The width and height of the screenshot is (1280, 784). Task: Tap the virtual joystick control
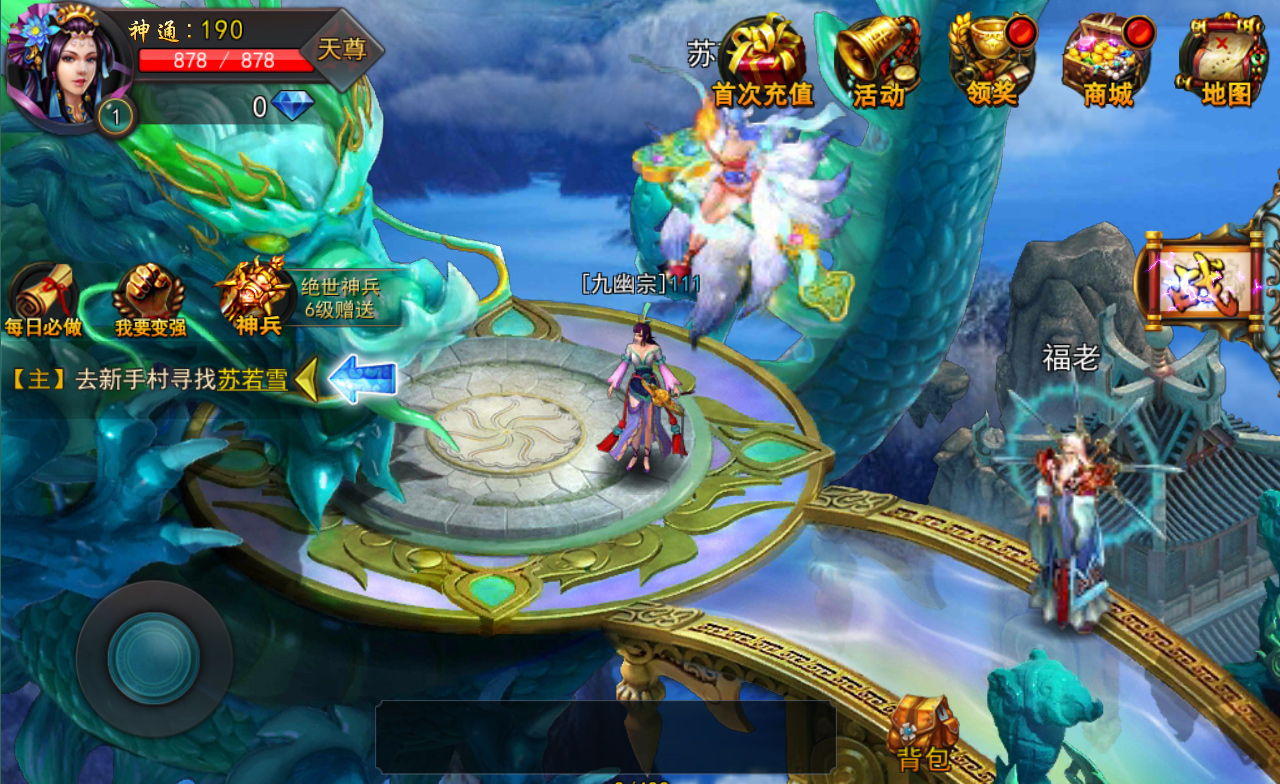pos(154,659)
